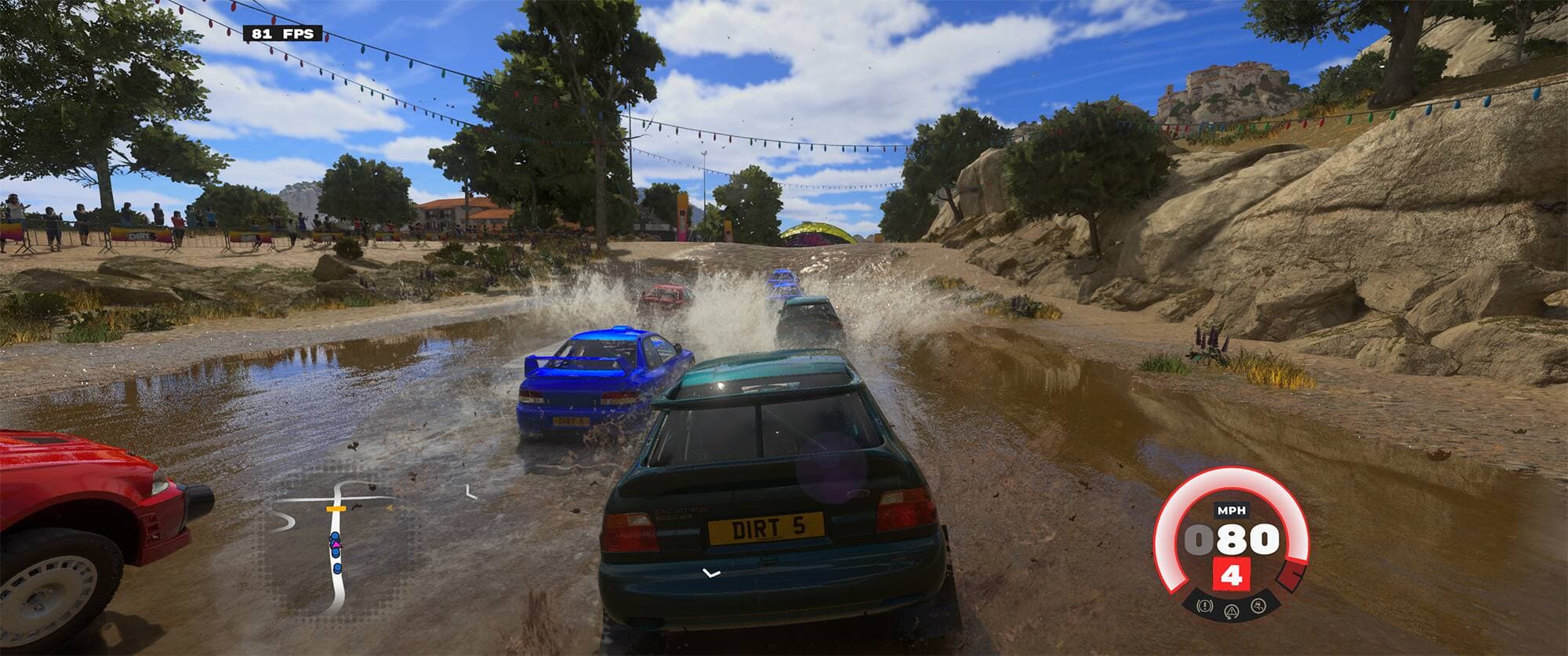Toggle the 81 FPS performance counter overlay
Viewport: 1568px width, 656px height.
(282, 34)
